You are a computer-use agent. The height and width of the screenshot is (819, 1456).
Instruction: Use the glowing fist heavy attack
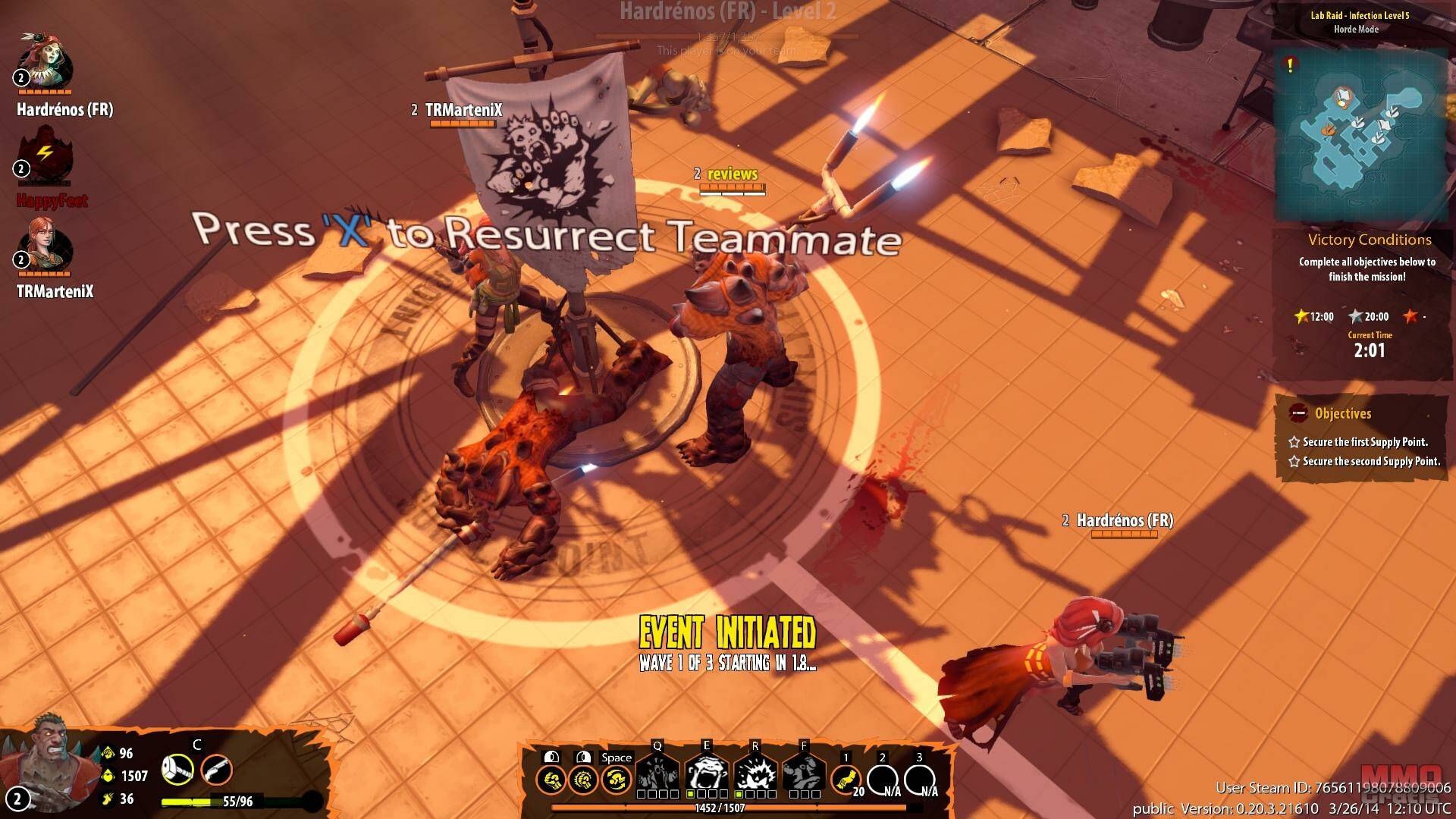pyautogui.click(x=583, y=779)
